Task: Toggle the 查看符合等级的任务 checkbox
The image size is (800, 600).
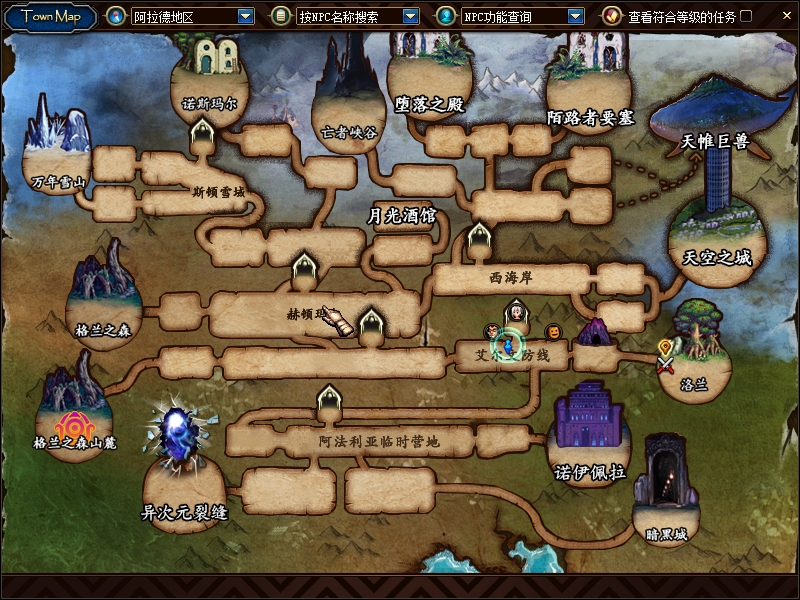Action: click(746, 16)
